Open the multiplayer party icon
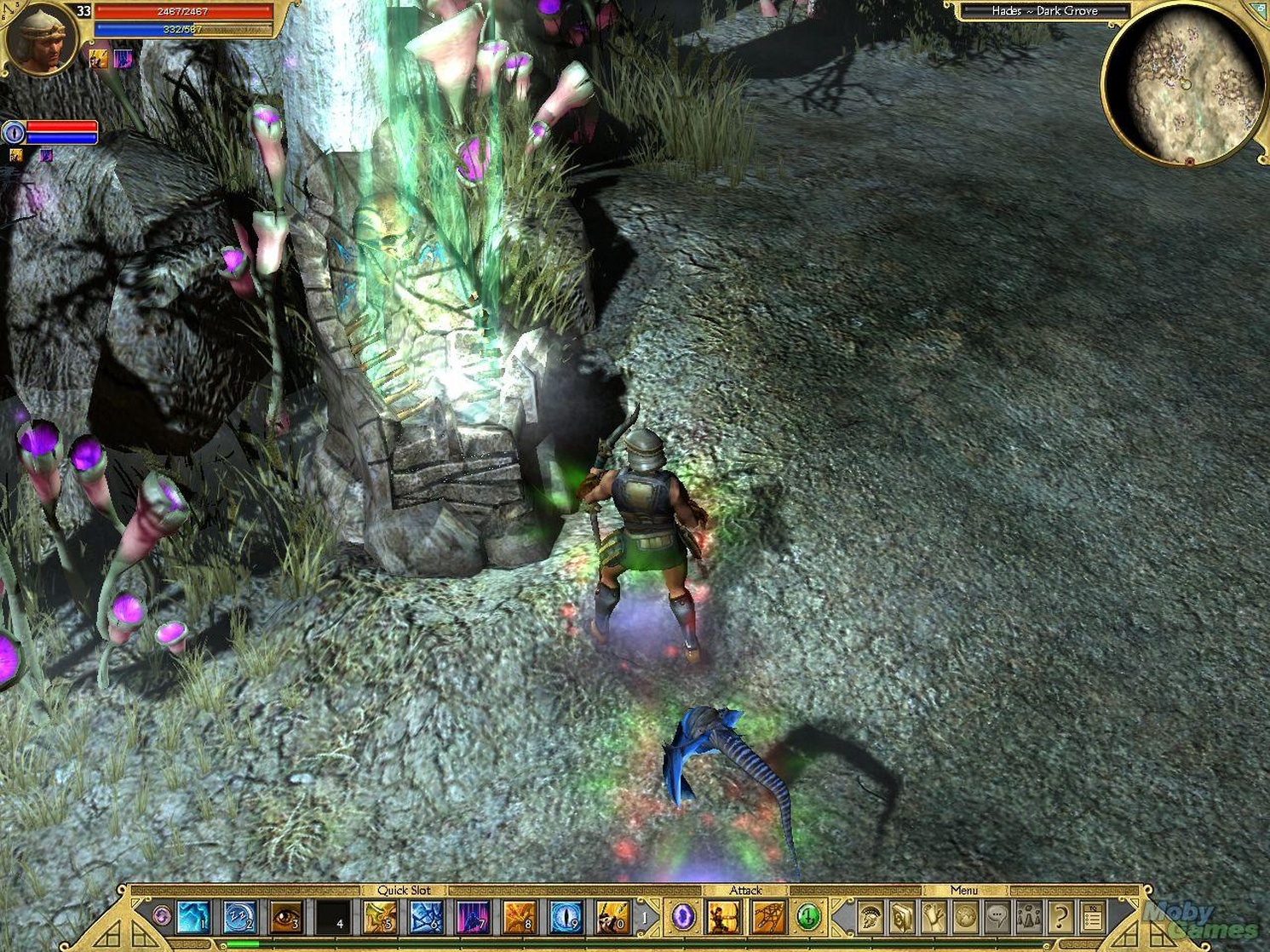Screen dimensions: 1270x952 1028,915
